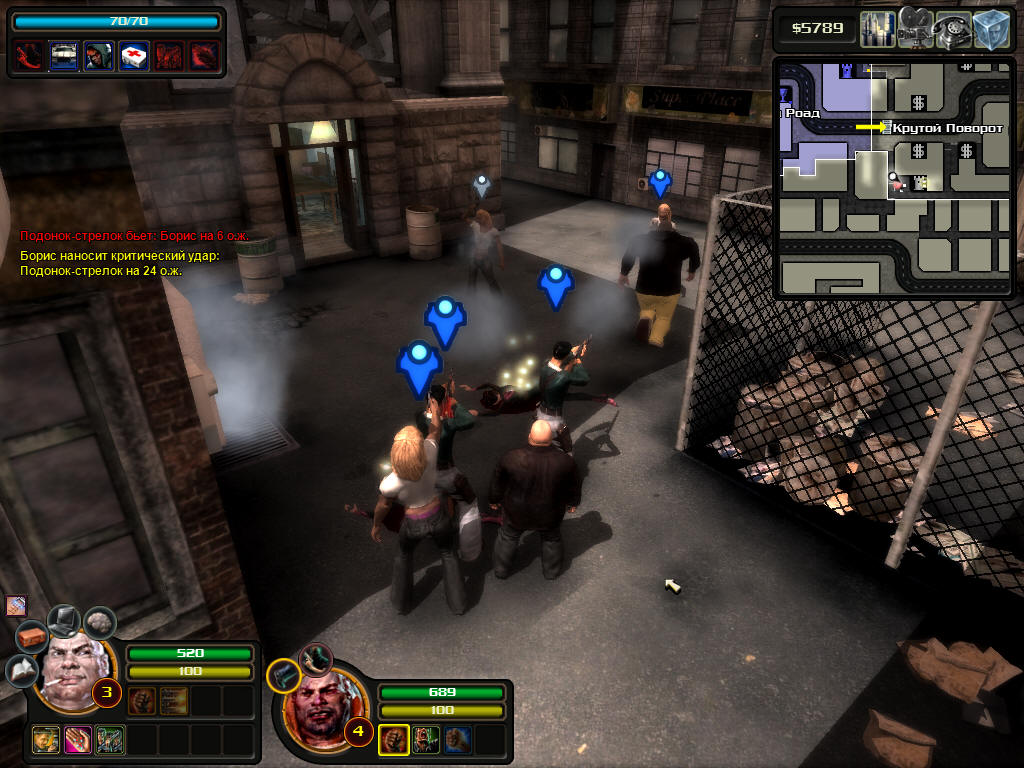Activate the police car ability
The width and height of the screenshot is (1024, 768).
tap(64, 55)
